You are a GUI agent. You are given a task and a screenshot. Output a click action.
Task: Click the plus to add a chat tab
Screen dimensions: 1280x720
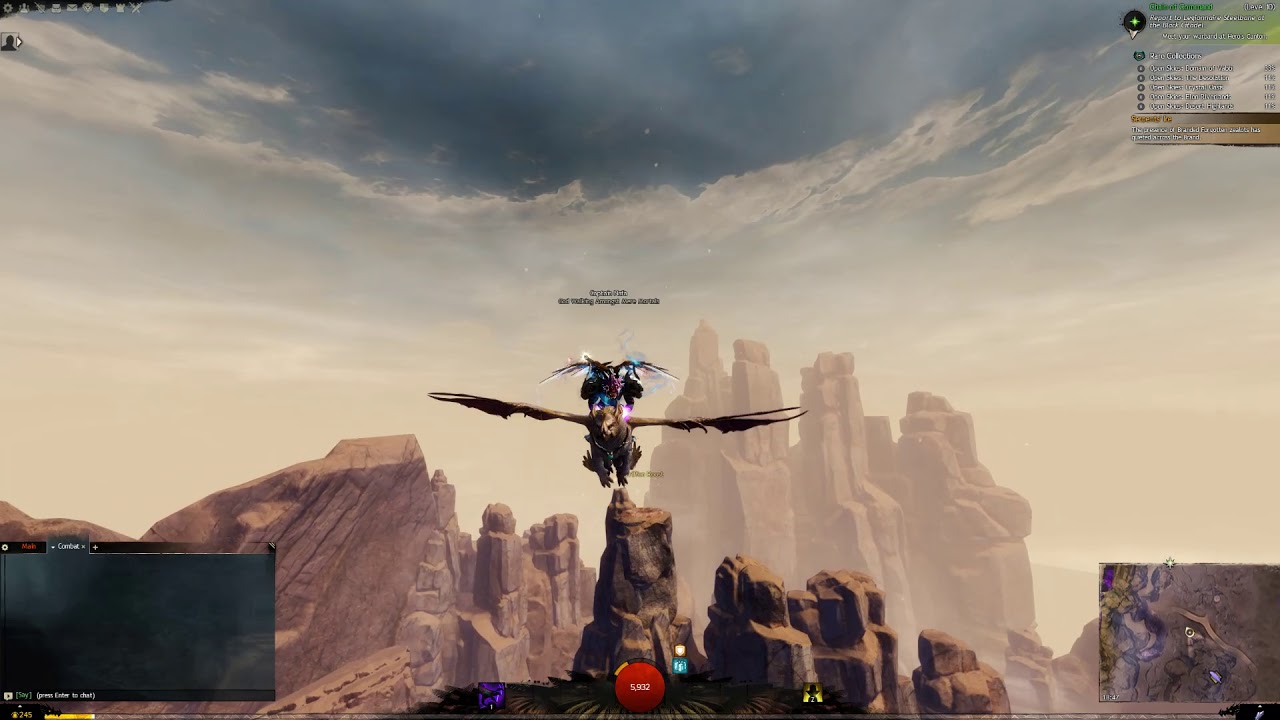click(x=93, y=547)
